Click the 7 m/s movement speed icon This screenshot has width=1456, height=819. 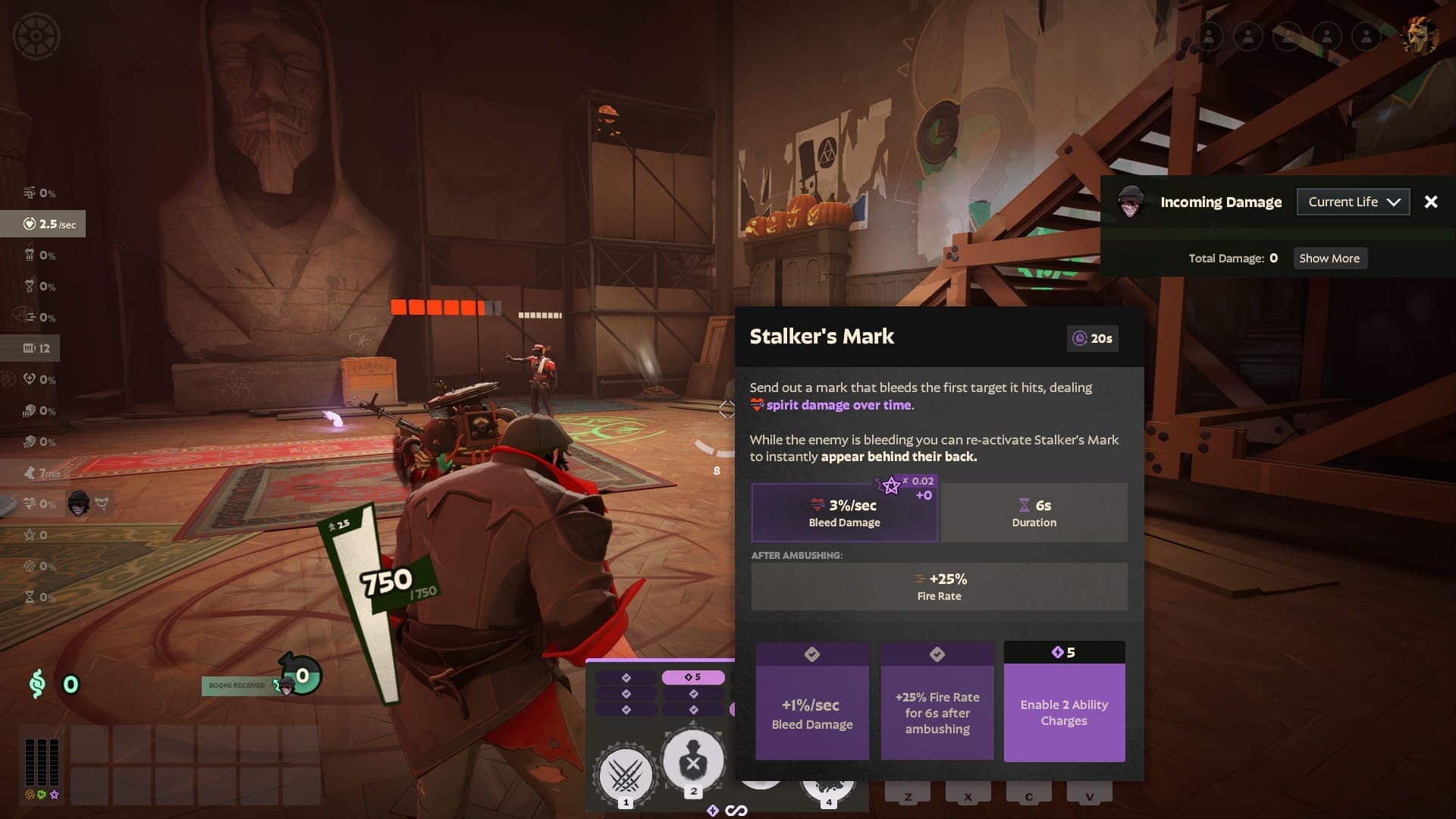(x=30, y=472)
